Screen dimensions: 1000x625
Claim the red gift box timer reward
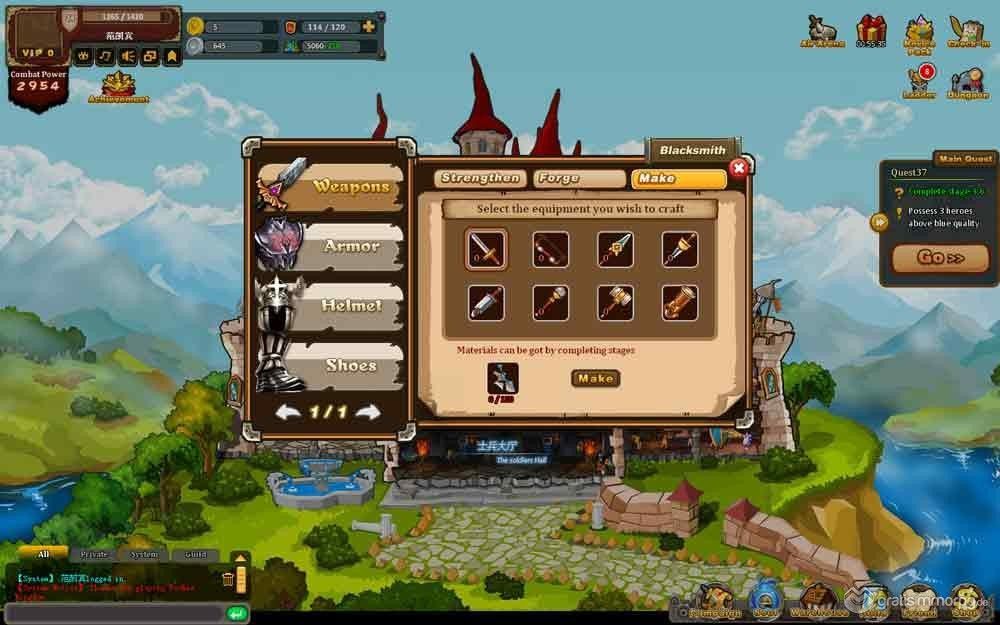coord(871,32)
